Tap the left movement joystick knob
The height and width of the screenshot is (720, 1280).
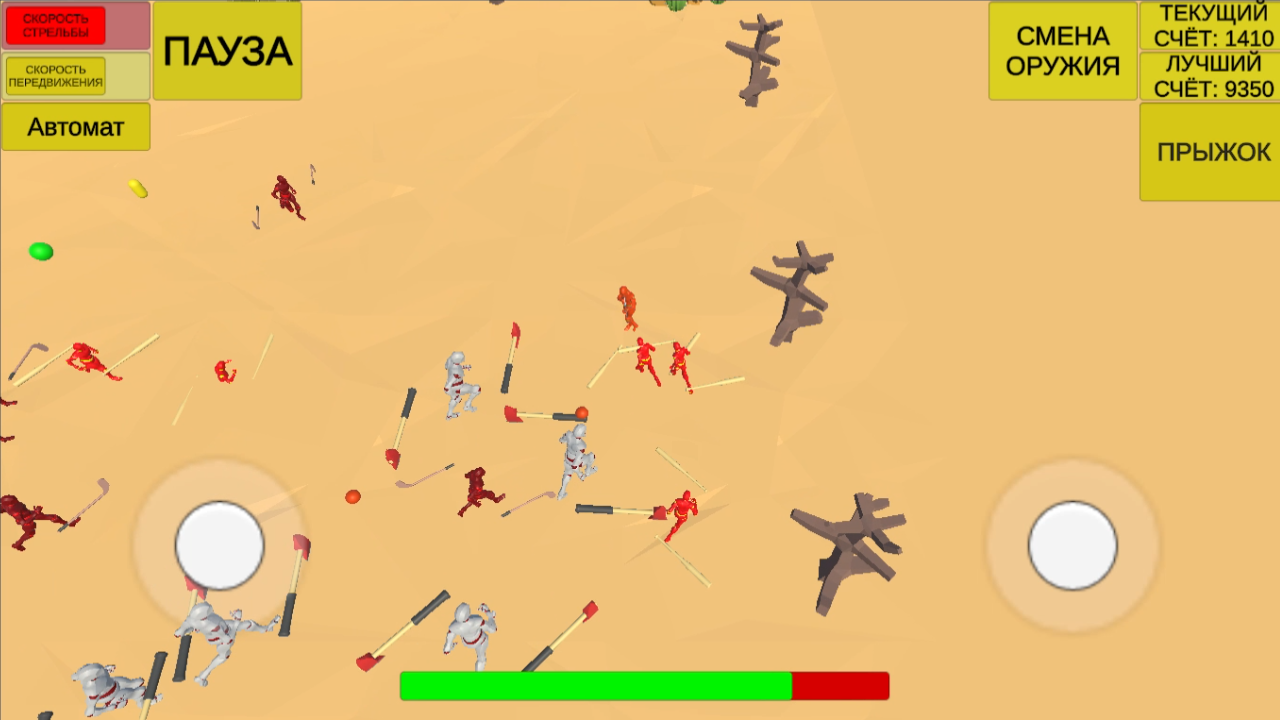click(219, 543)
